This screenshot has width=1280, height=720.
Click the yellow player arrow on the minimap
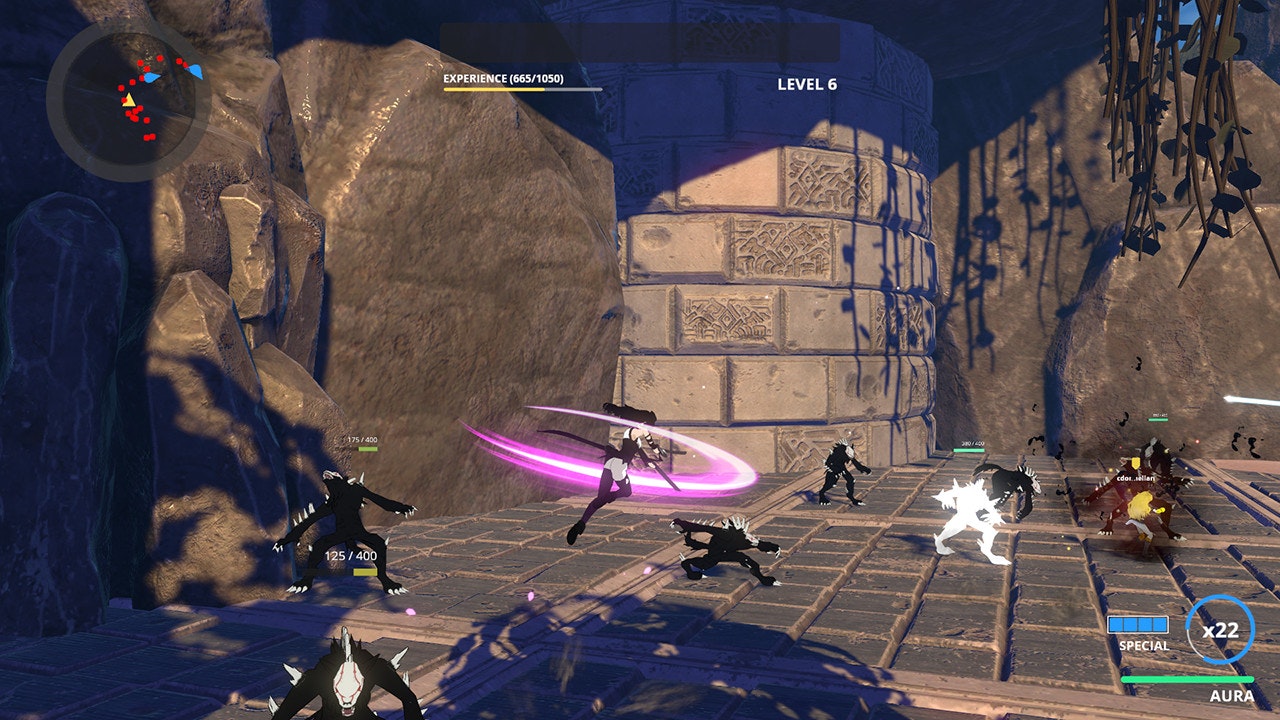coord(129,100)
